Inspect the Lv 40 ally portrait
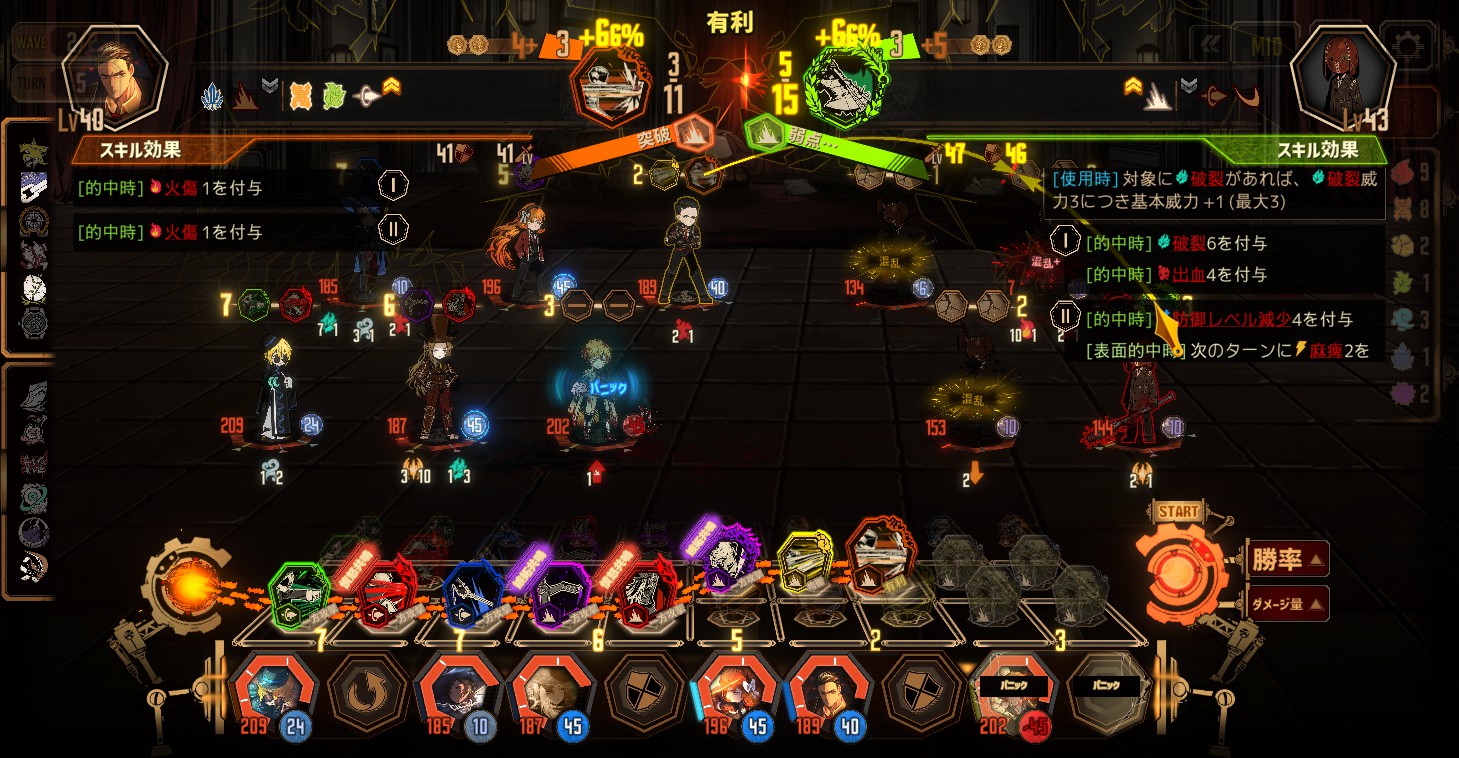The image size is (1459, 758). coord(108,76)
